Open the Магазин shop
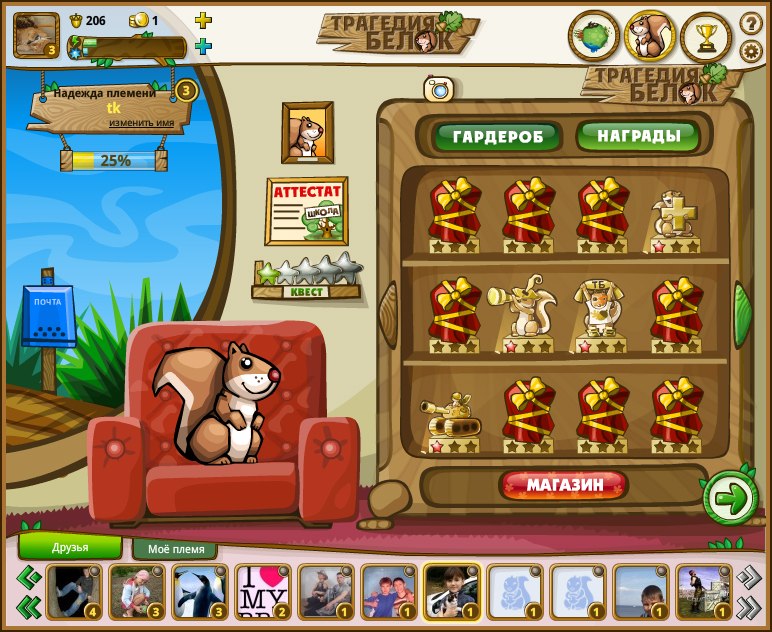The height and width of the screenshot is (632, 772). pos(565,486)
